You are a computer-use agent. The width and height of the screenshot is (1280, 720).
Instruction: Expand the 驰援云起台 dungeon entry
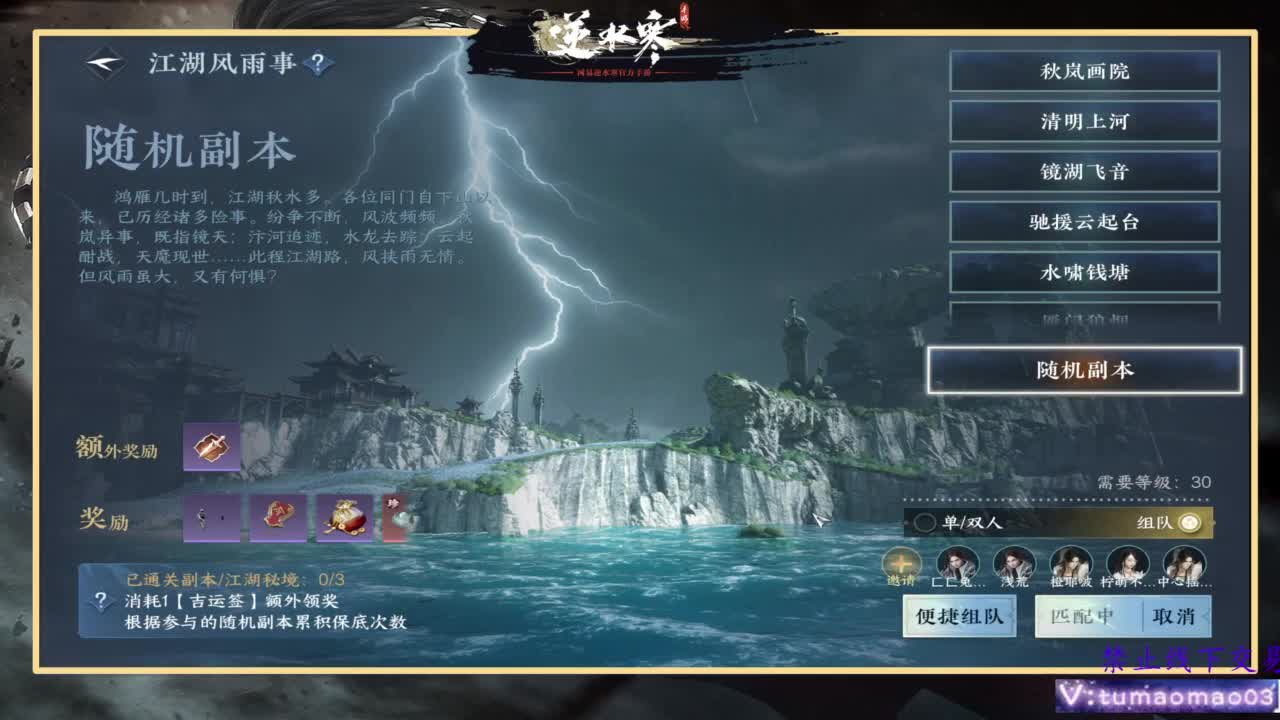[x=1085, y=222]
